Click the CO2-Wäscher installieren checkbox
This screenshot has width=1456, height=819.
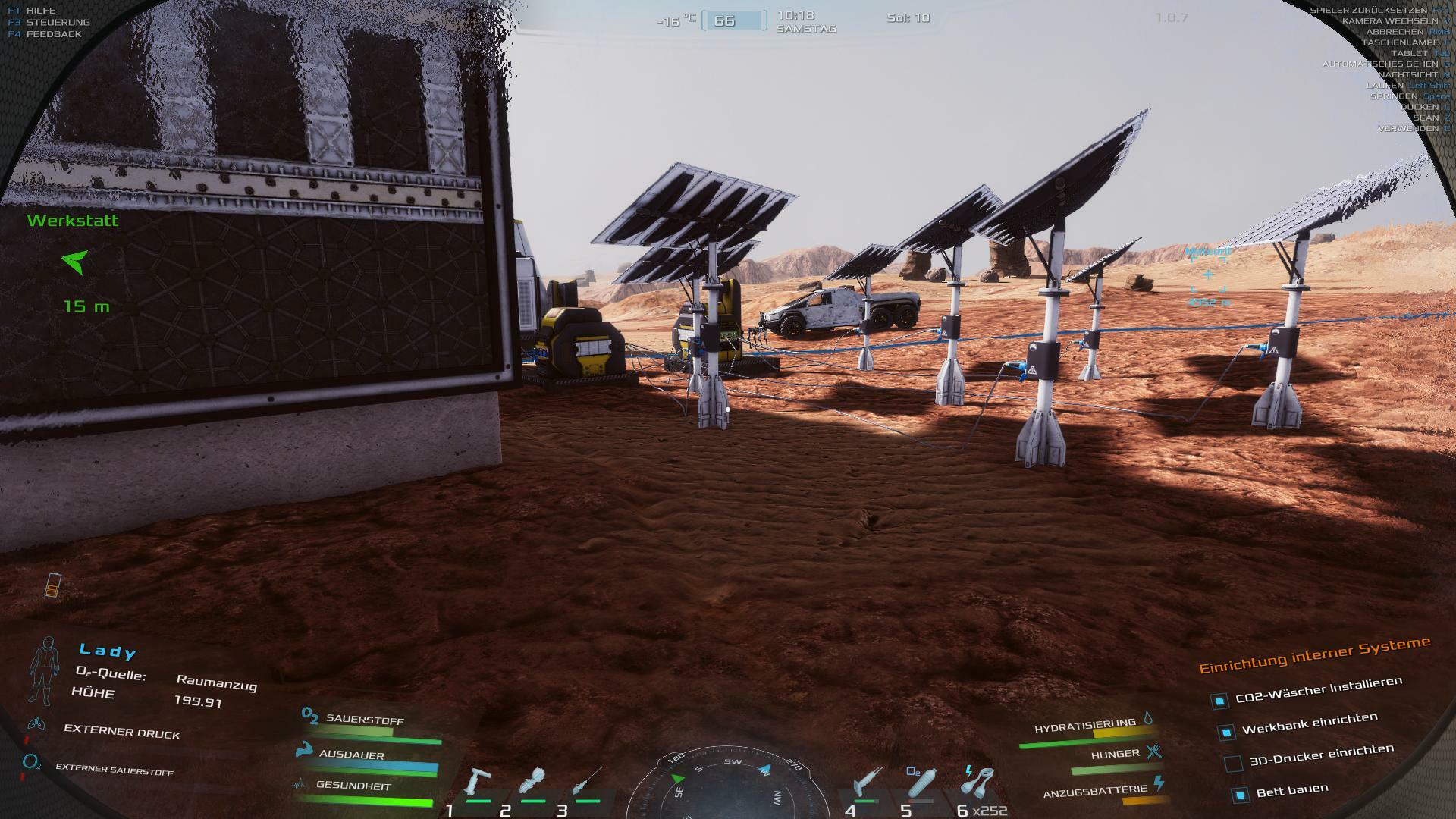click(x=1219, y=701)
